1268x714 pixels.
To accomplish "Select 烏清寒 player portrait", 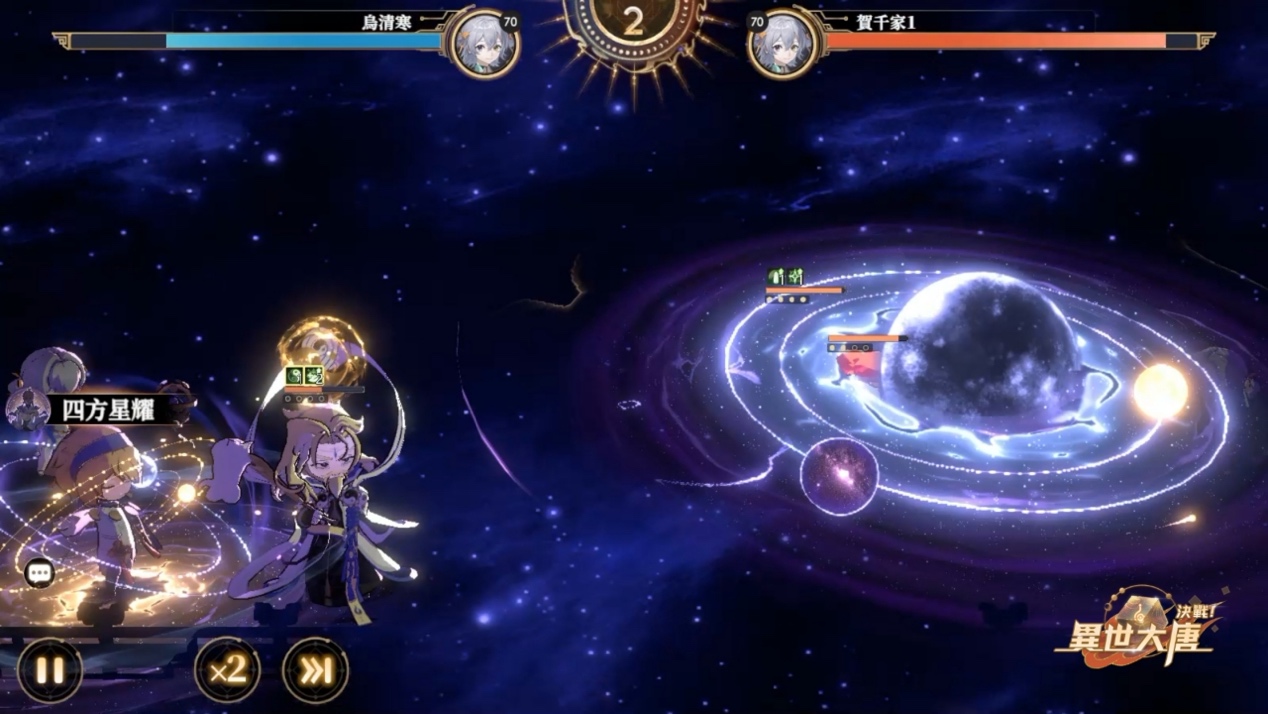I will click(484, 44).
